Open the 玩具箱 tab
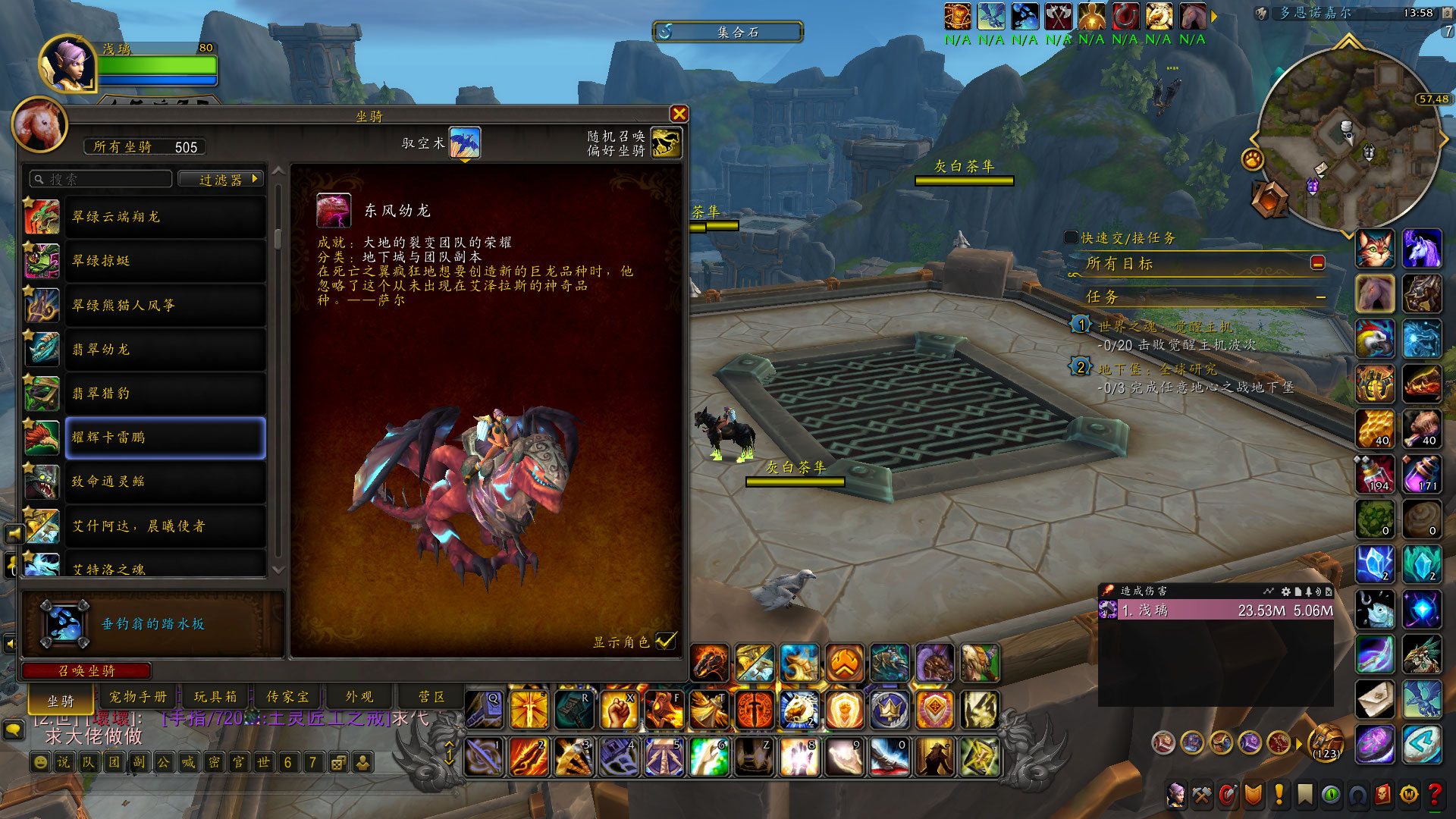Image resolution: width=1456 pixels, height=819 pixels. click(215, 696)
